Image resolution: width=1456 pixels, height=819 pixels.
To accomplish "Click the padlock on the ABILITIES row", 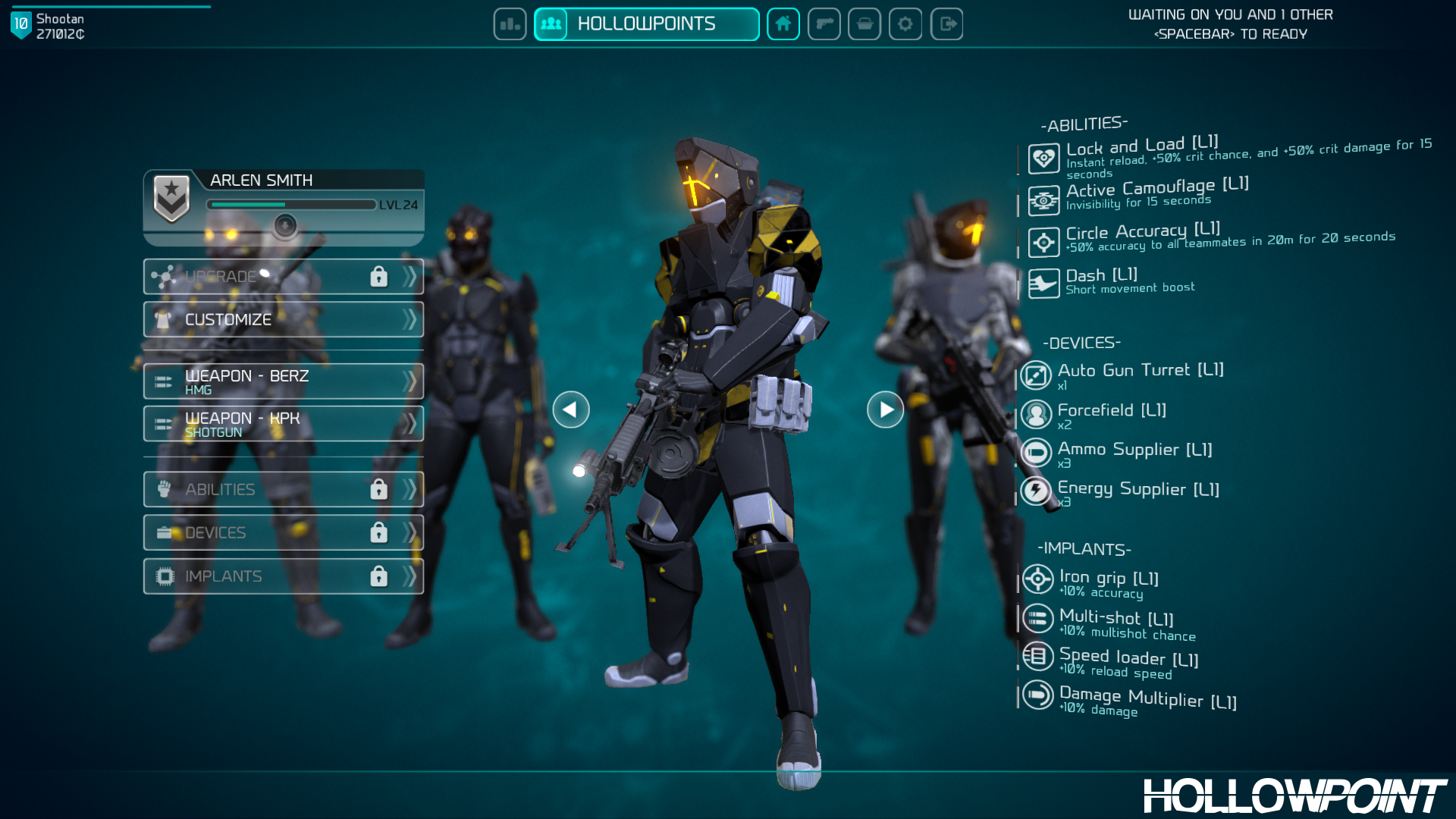I will coord(379,489).
